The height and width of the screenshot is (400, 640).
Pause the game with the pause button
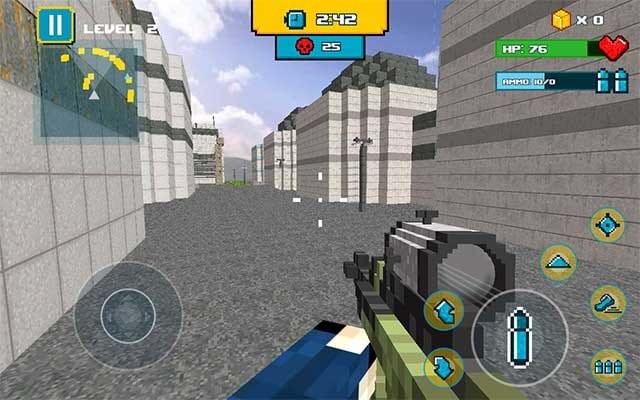(55, 25)
